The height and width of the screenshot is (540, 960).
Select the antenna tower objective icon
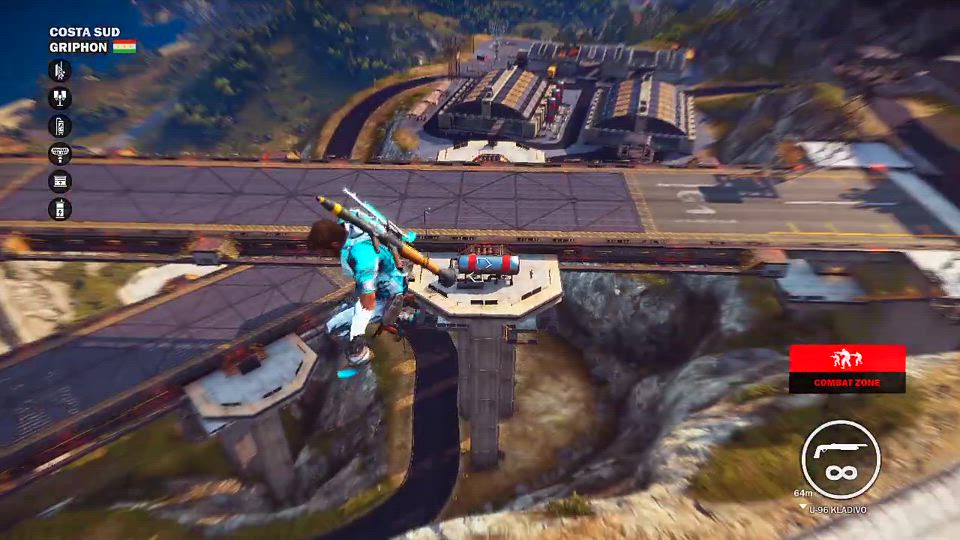tap(60, 70)
